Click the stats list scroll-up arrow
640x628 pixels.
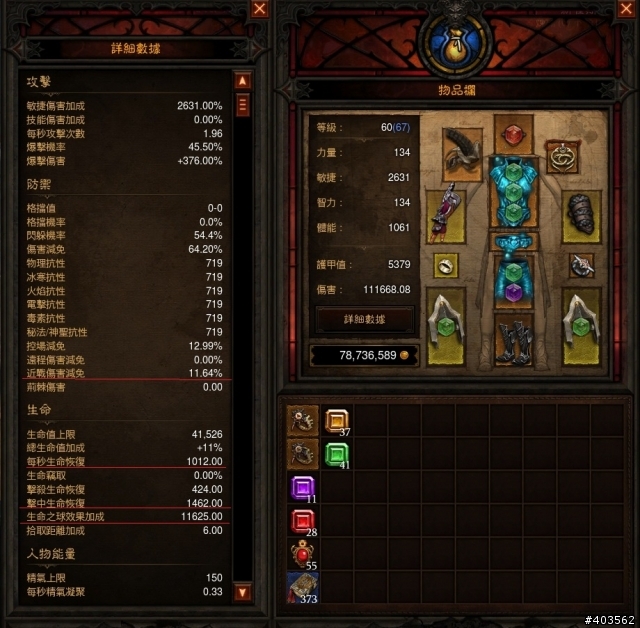tap(242, 80)
